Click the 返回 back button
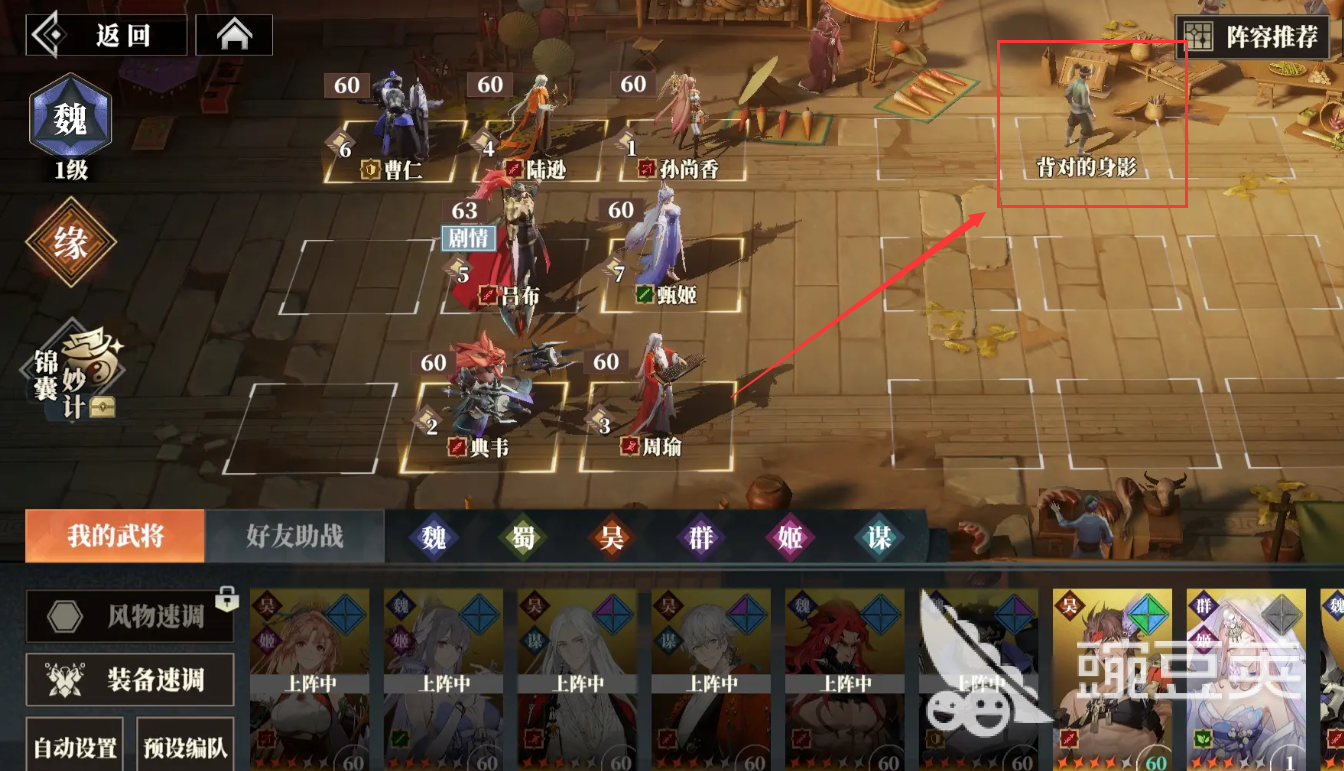The width and height of the screenshot is (1344, 771). [x=105, y=33]
